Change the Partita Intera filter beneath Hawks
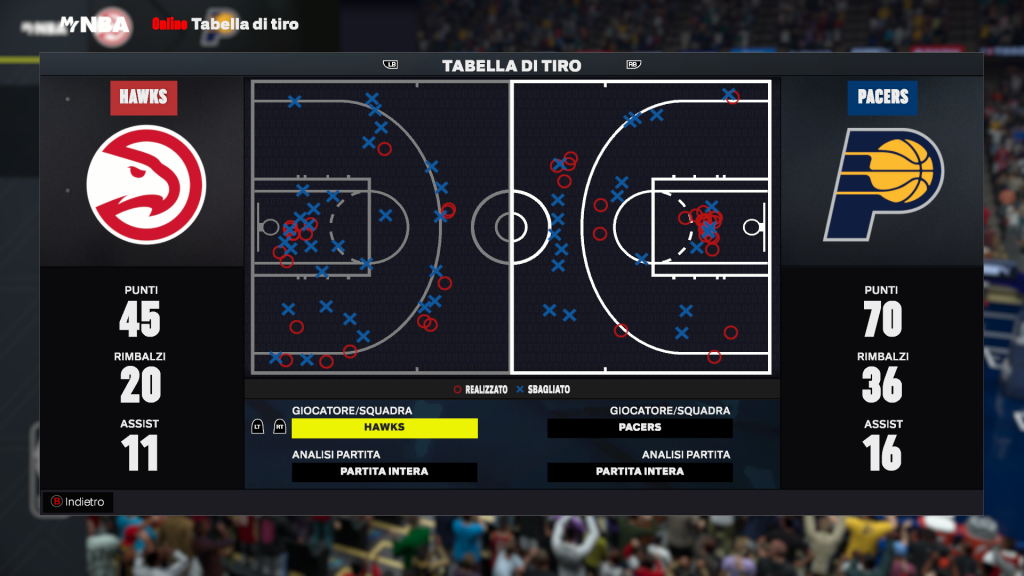 (x=384, y=472)
